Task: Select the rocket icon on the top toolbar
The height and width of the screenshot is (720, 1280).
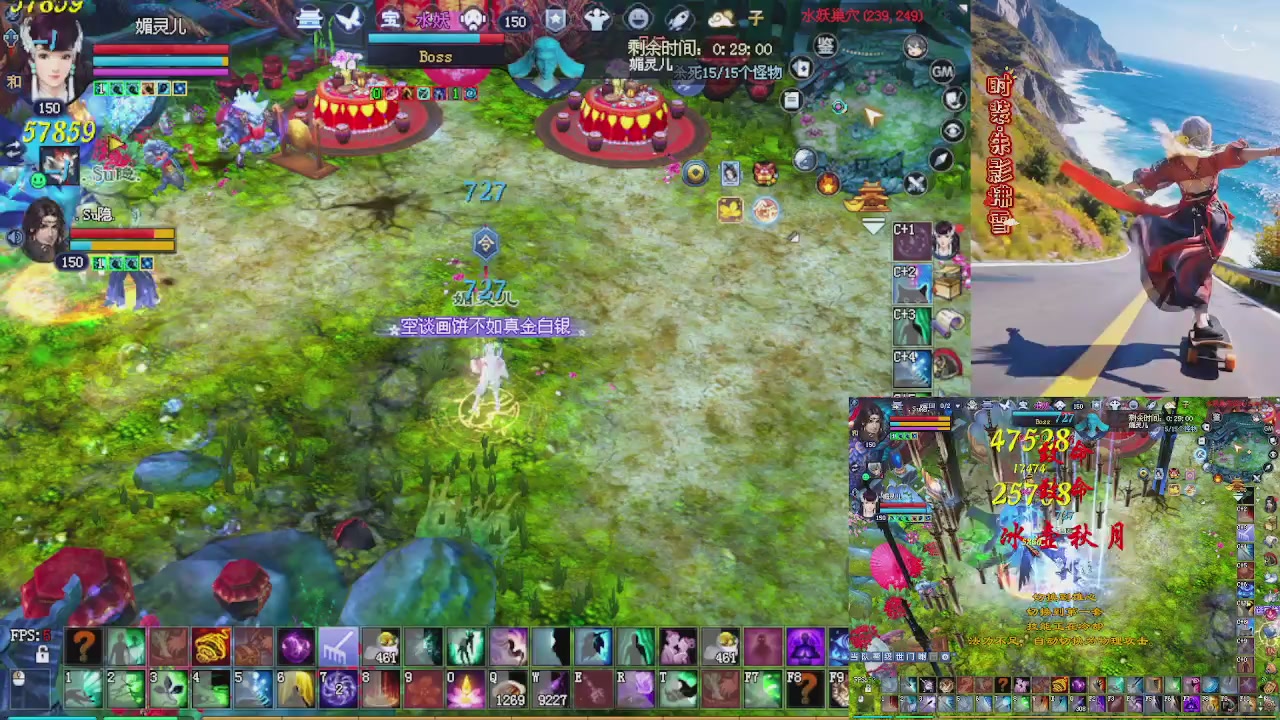Action: (678, 18)
